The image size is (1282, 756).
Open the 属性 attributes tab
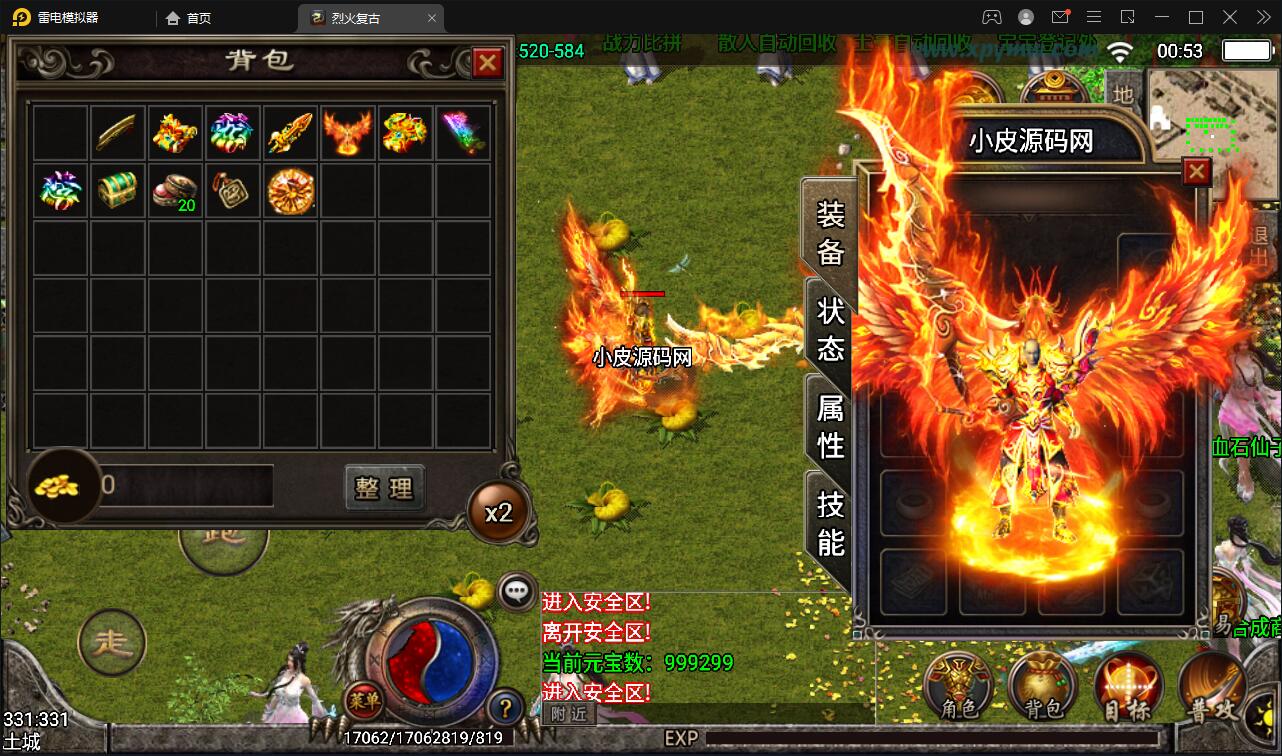(x=830, y=426)
